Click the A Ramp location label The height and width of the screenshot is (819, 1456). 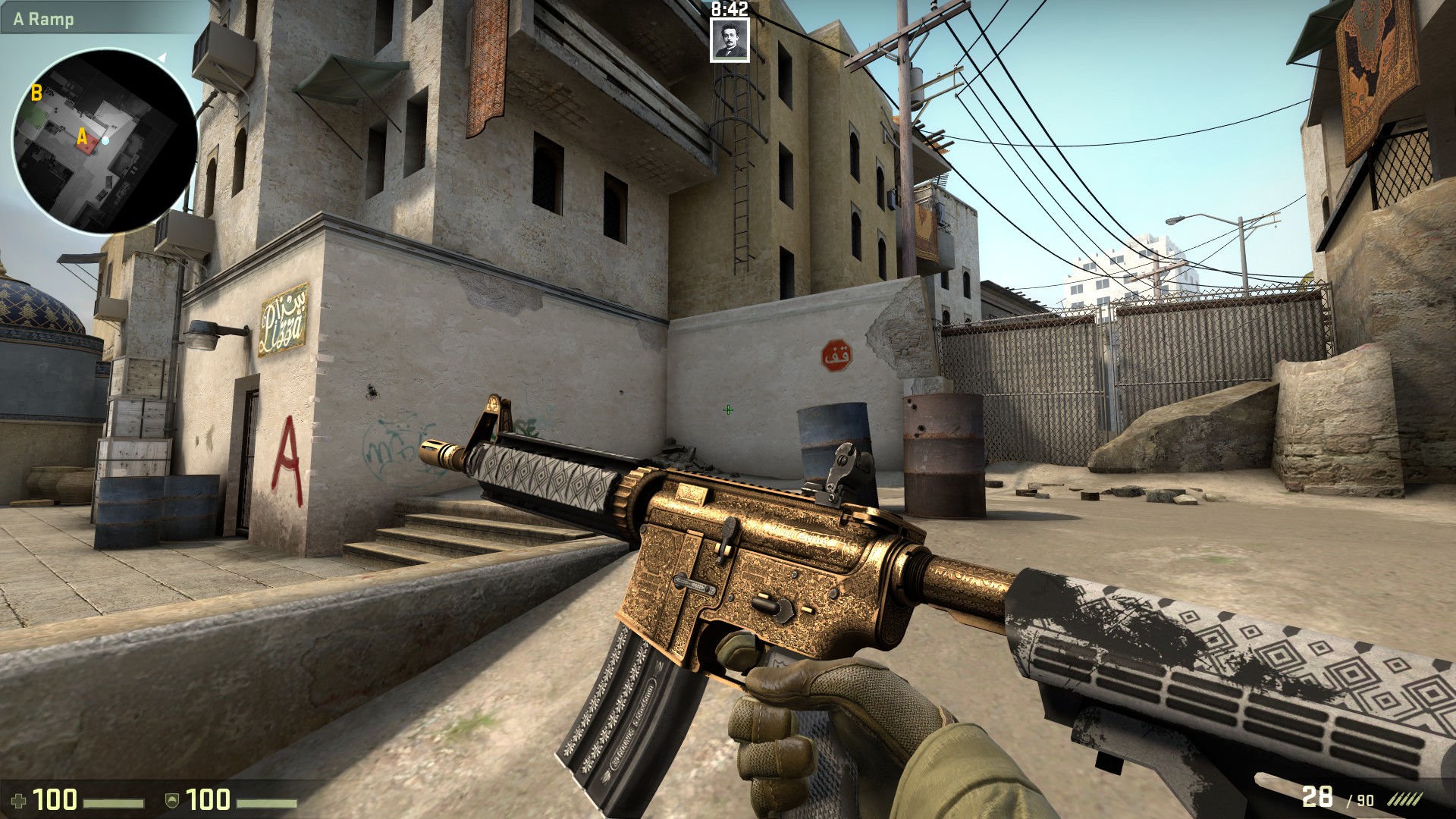pos(42,20)
